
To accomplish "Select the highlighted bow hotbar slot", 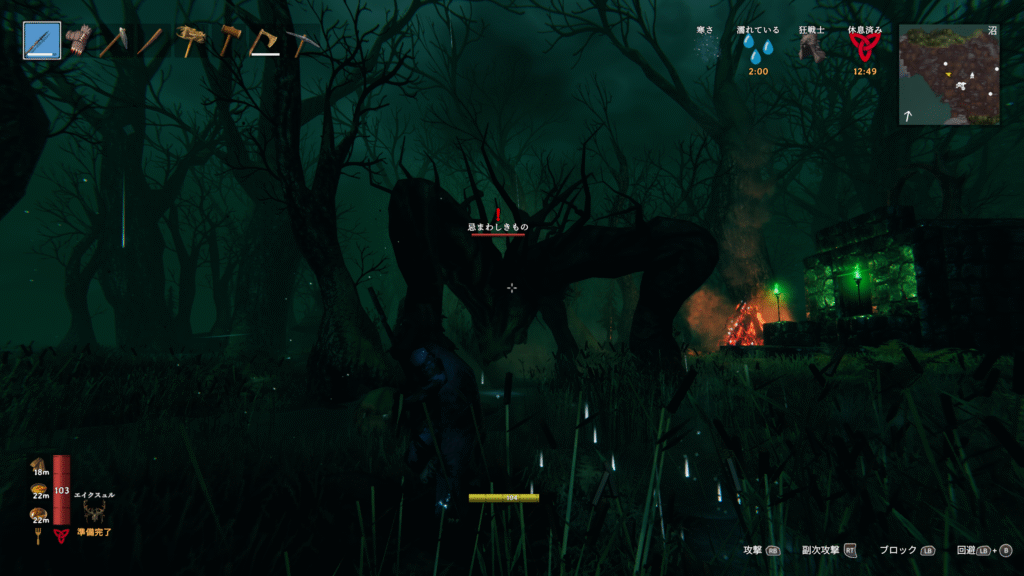I will 42,41.
